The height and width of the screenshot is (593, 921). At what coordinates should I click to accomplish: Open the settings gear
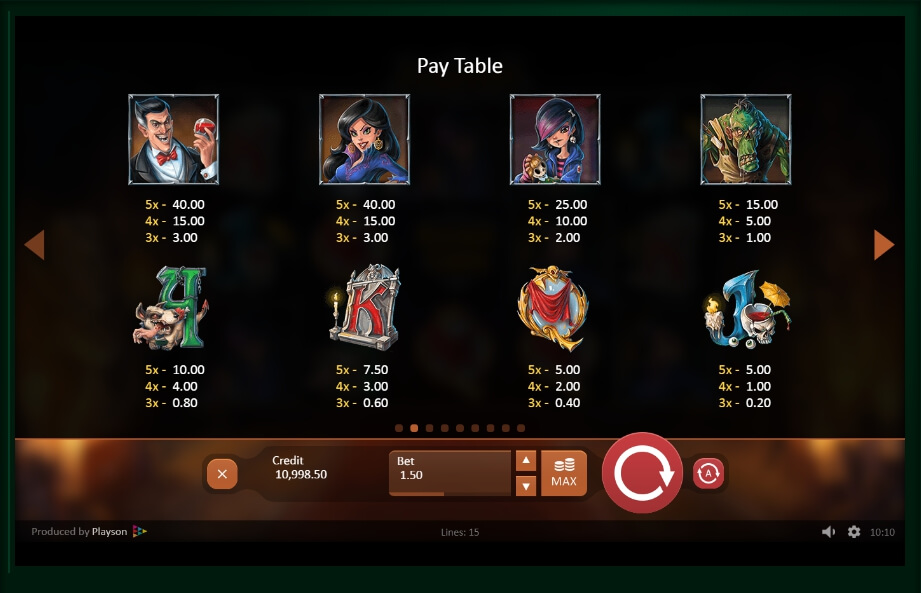[x=854, y=532]
